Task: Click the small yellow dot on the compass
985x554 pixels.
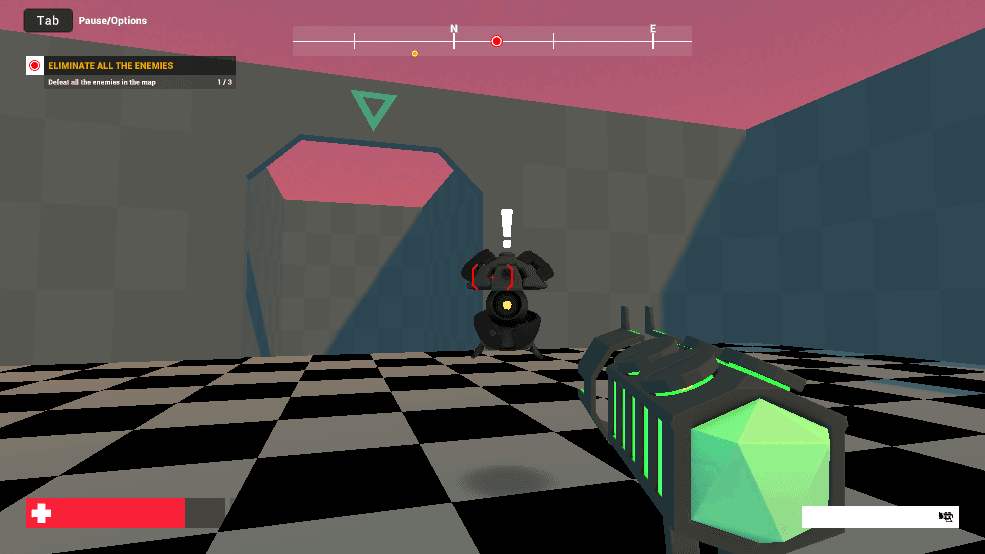Action: coord(415,53)
